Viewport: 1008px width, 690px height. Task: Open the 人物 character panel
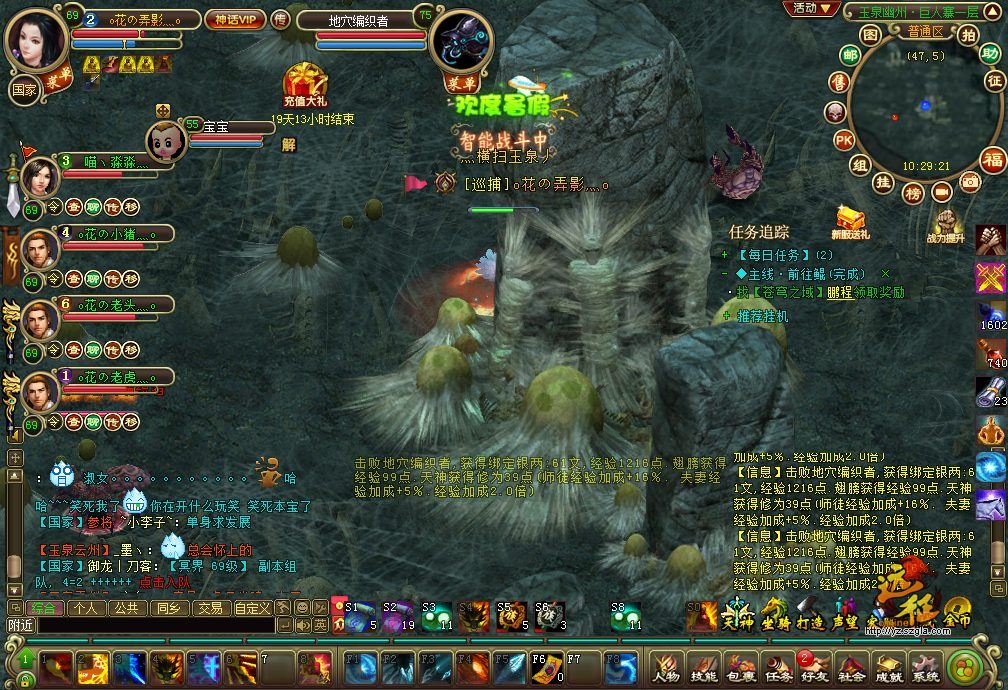[665, 668]
